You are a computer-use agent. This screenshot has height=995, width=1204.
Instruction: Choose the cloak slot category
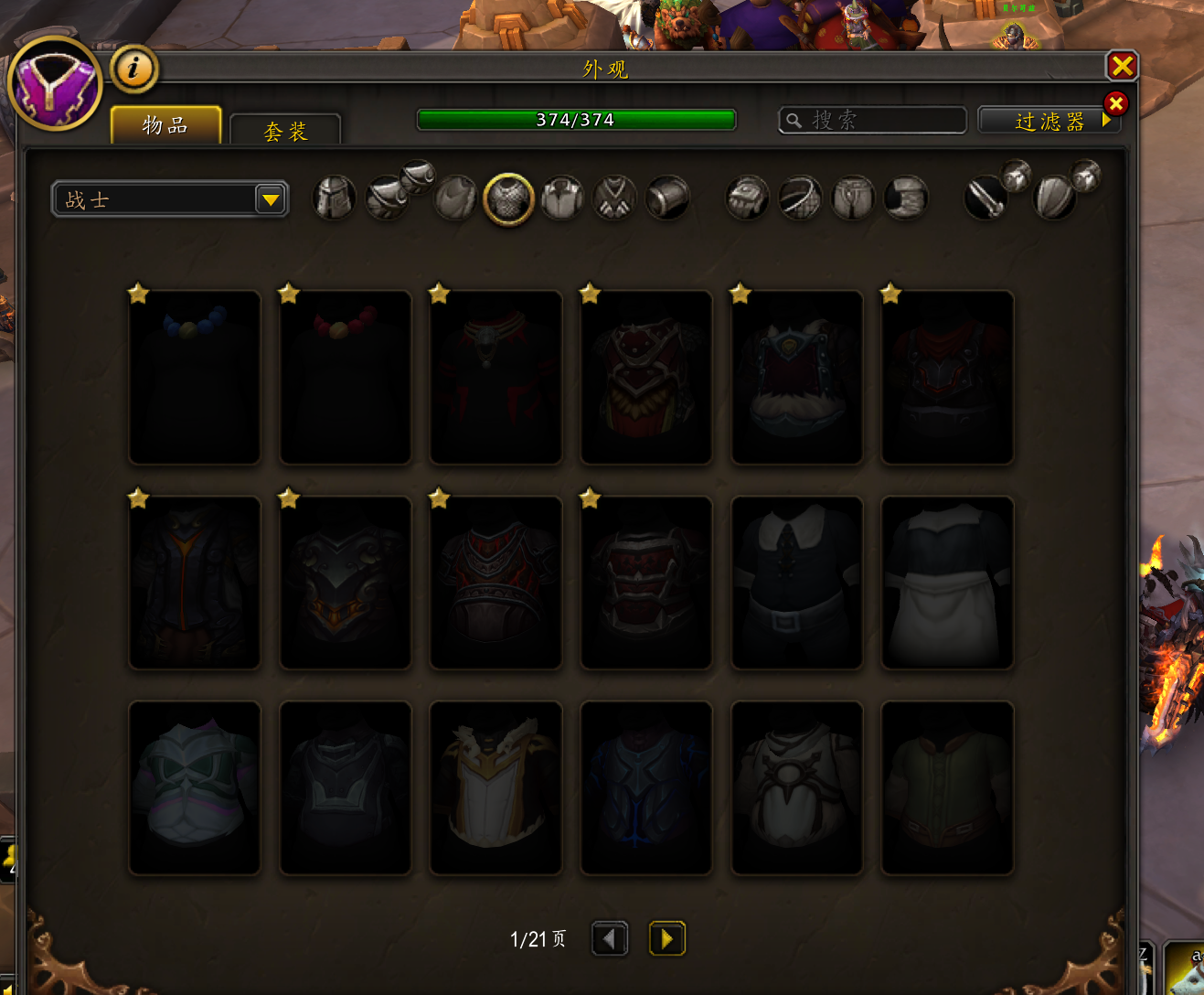tap(455, 198)
